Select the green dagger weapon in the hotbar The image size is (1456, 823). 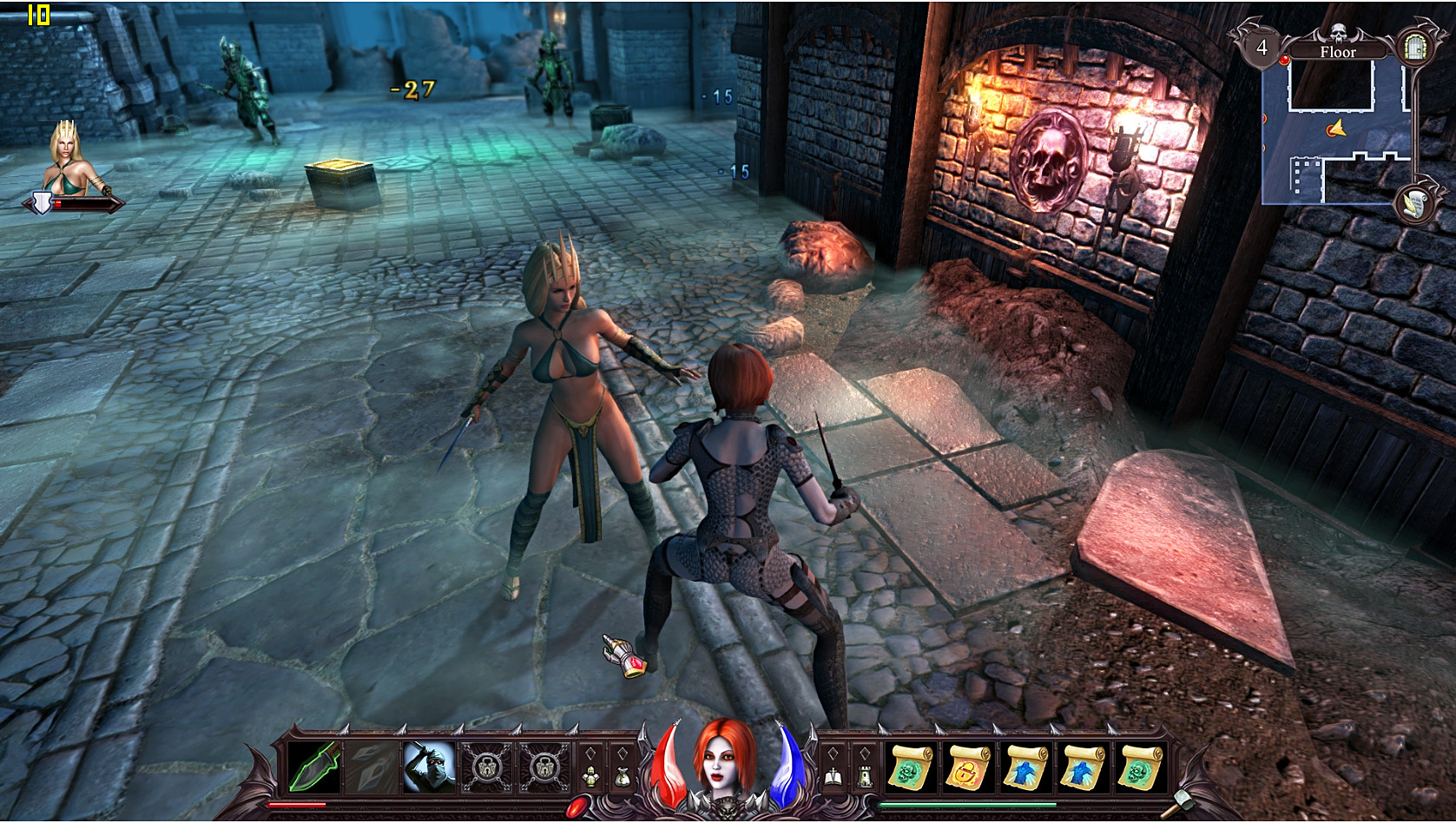313,767
